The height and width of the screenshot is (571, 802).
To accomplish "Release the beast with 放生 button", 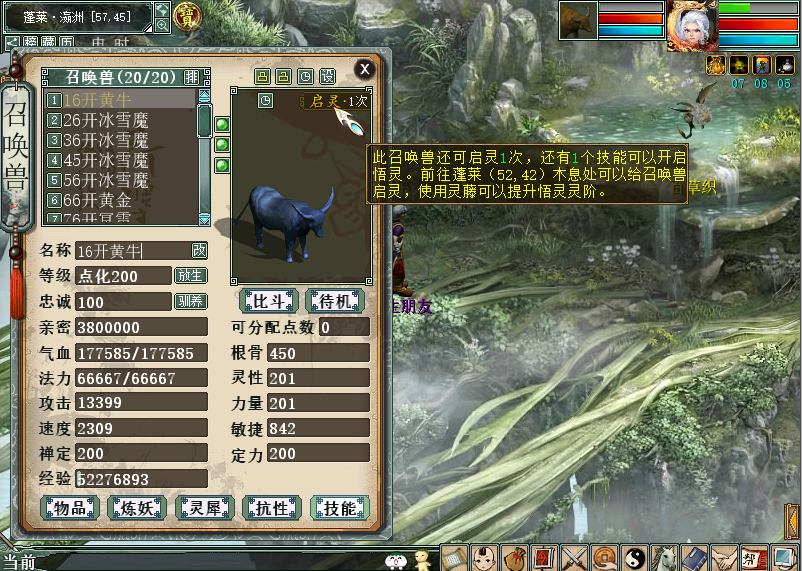I will point(190,276).
